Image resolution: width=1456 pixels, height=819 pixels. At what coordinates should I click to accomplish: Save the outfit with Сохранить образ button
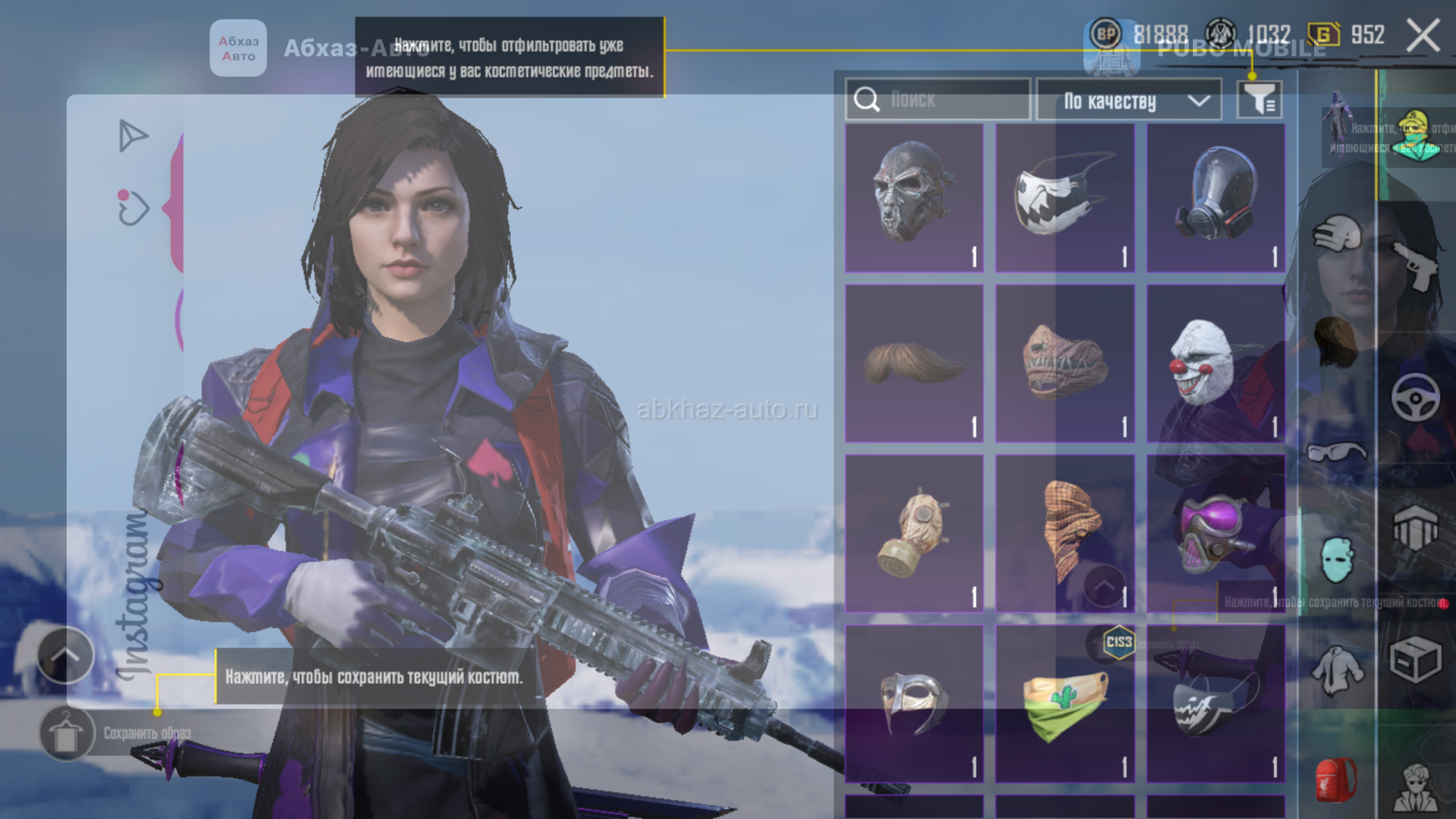[x=68, y=733]
